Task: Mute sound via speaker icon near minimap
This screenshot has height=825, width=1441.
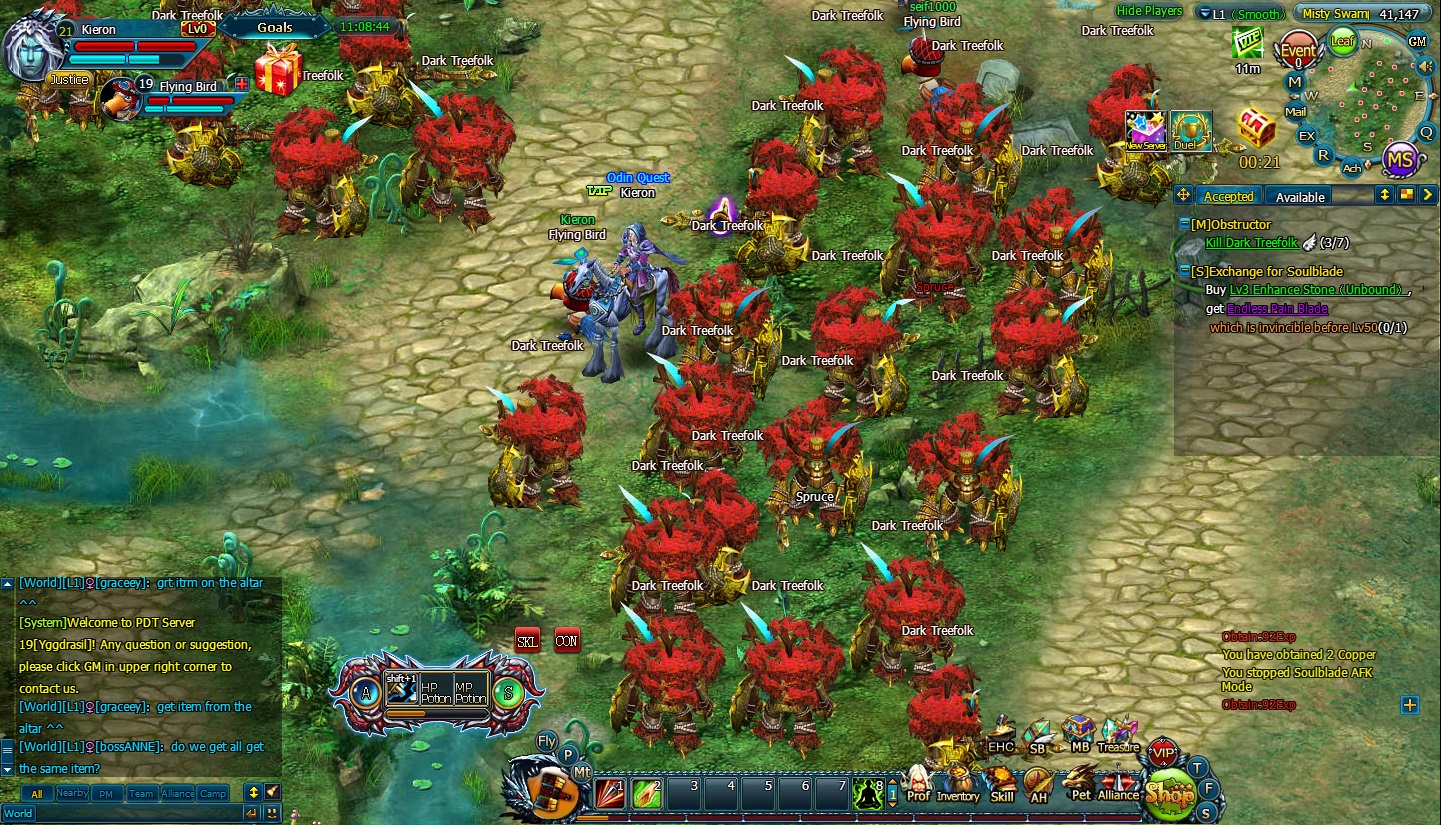Action: pos(1424,65)
